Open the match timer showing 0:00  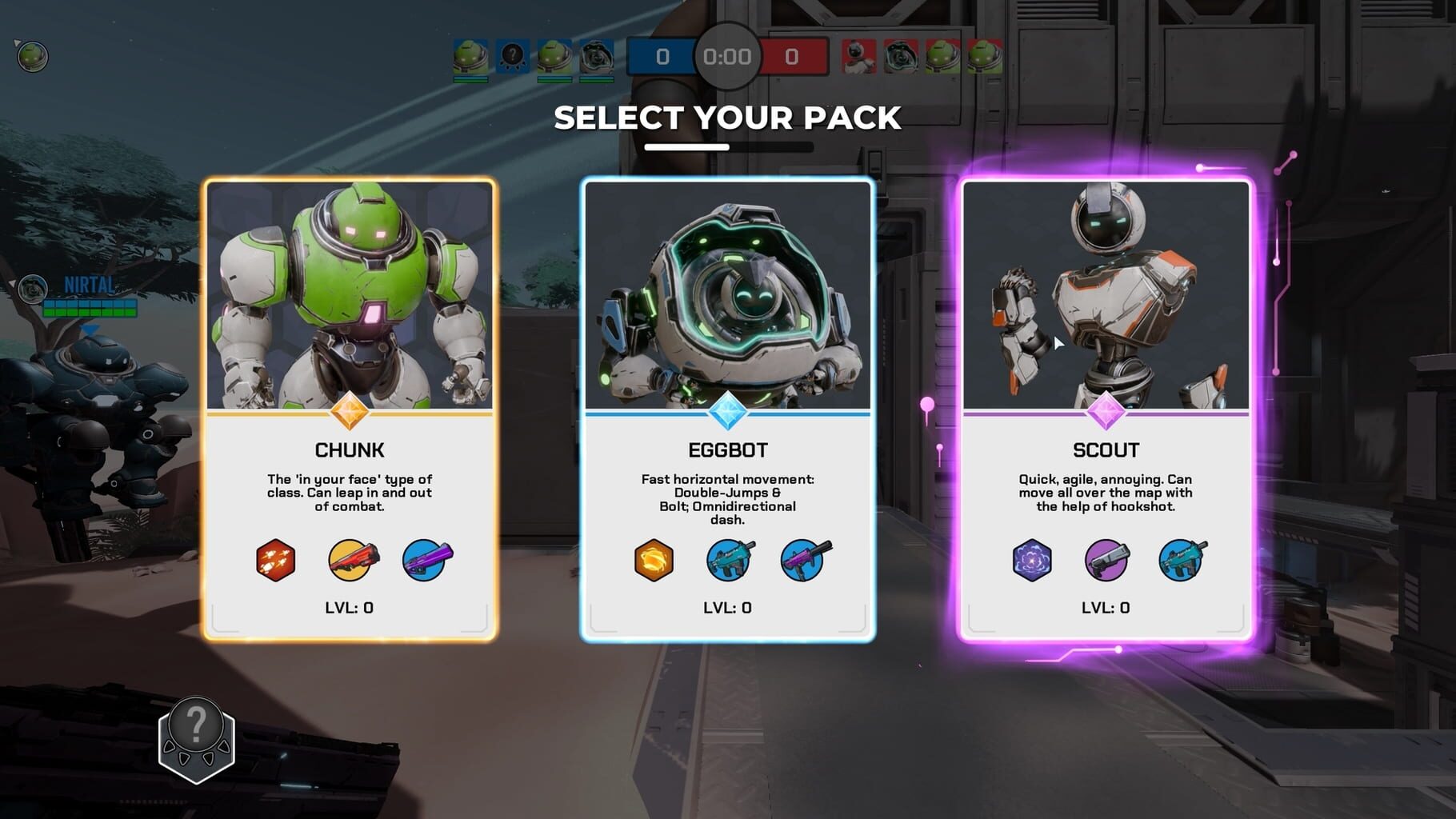coord(726,57)
